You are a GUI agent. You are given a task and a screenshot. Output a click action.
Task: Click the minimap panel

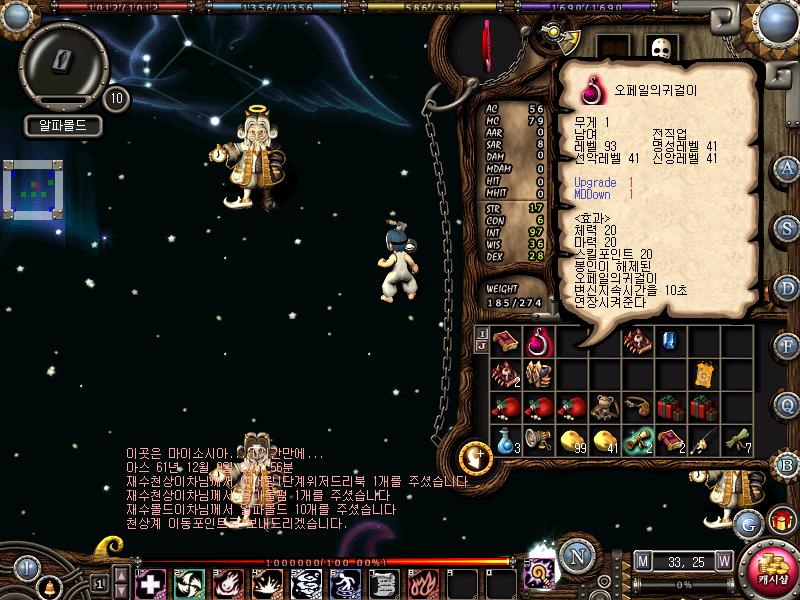pos(34,188)
